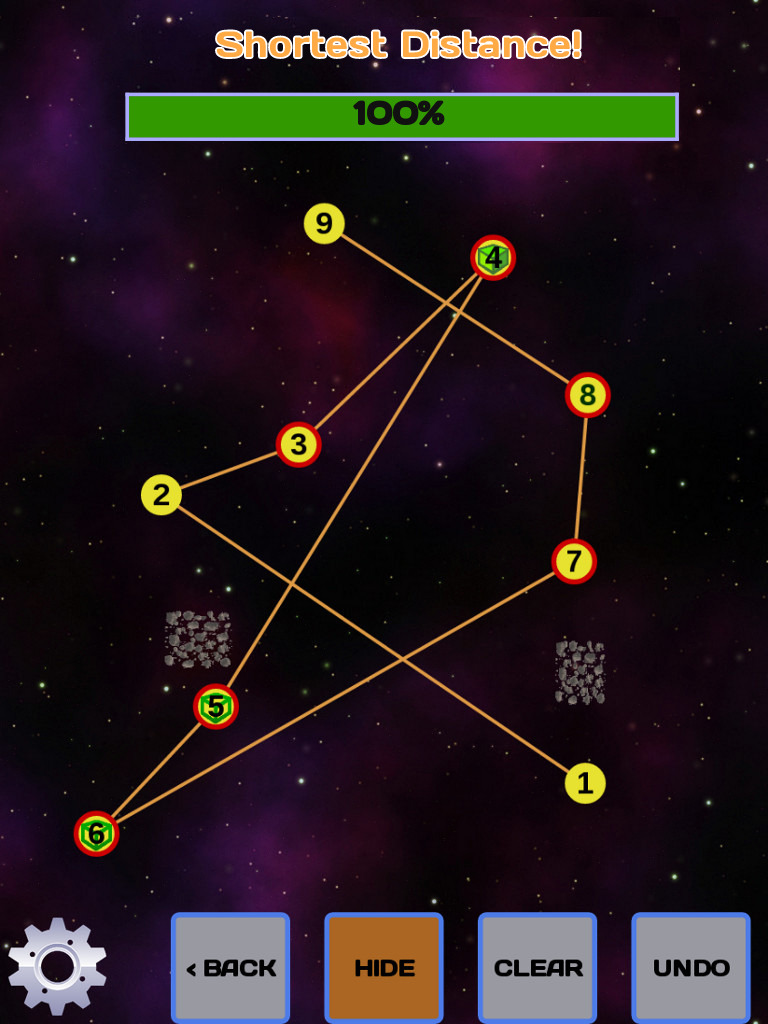Select node number 9
The height and width of the screenshot is (1024, 768).
pyautogui.click(x=324, y=223)
